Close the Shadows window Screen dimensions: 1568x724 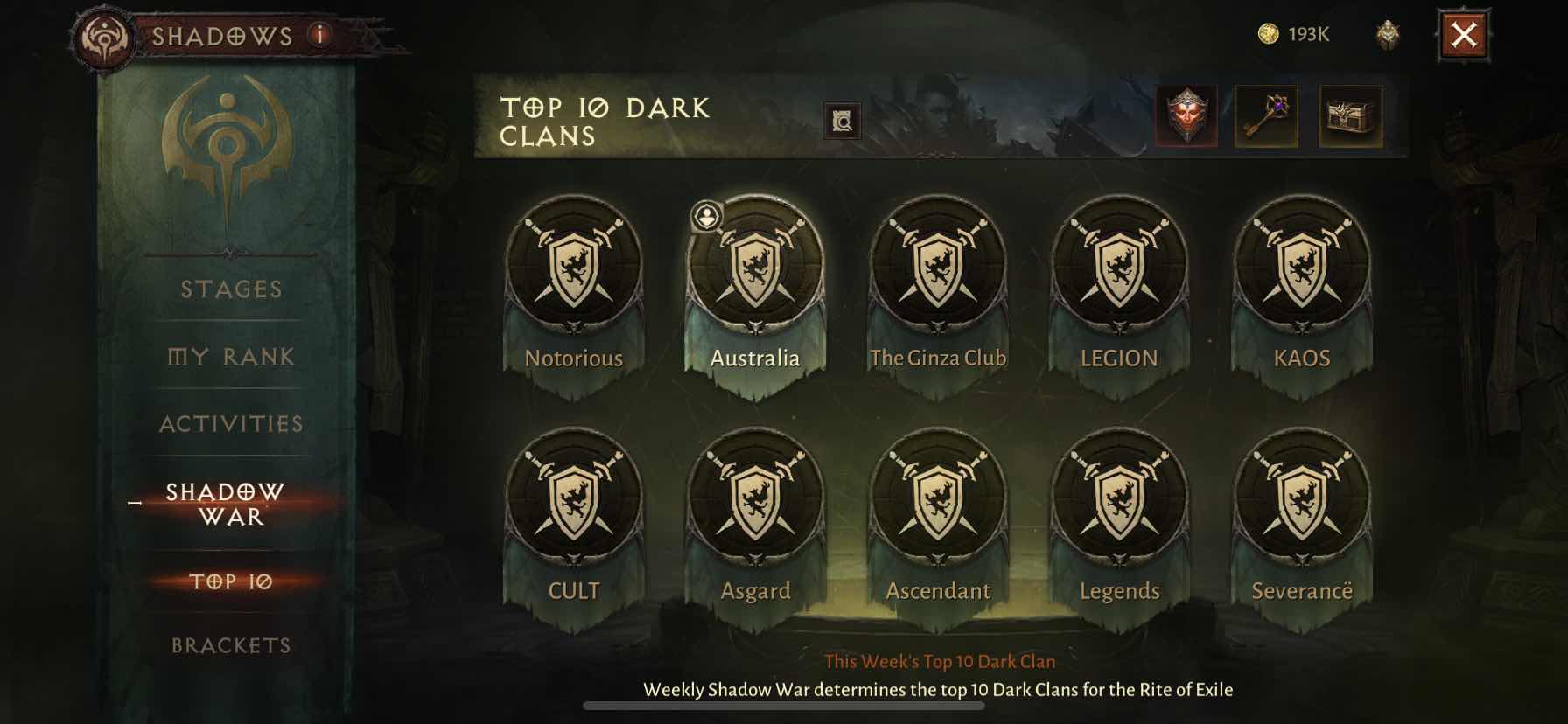click(1463, 36)
